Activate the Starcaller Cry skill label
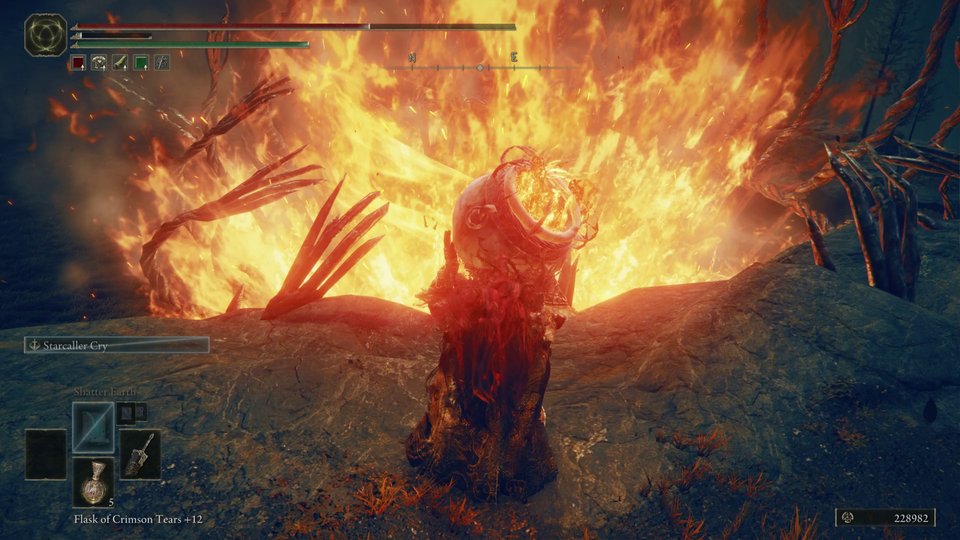Image resolution: width=960 pixels, height=540 pixels. 117,345
